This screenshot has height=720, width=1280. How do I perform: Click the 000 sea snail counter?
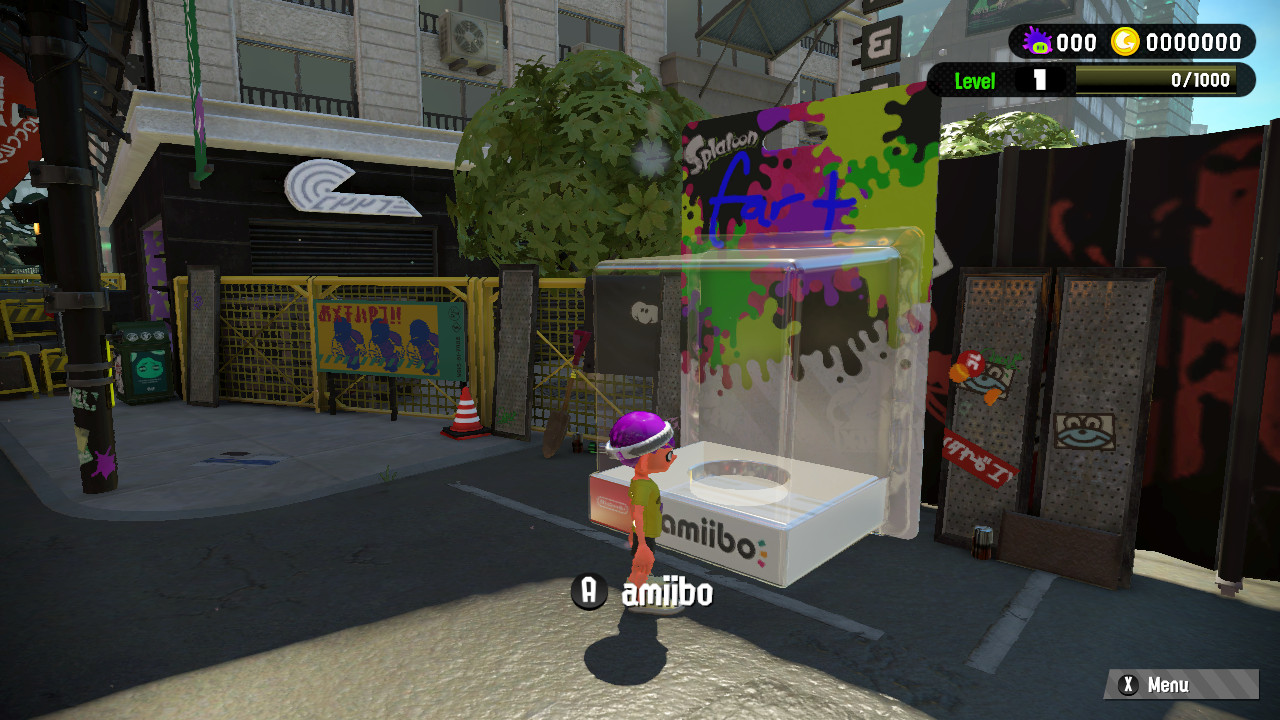[1078, 42]
